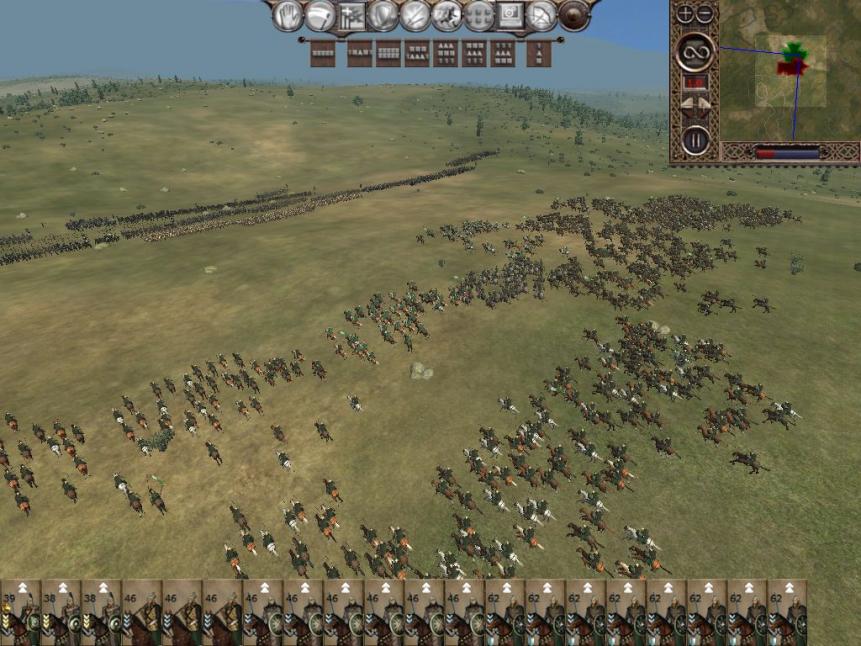Click the round wooden shield button
This screenshot has height=646, width=861.
[574, 16]
